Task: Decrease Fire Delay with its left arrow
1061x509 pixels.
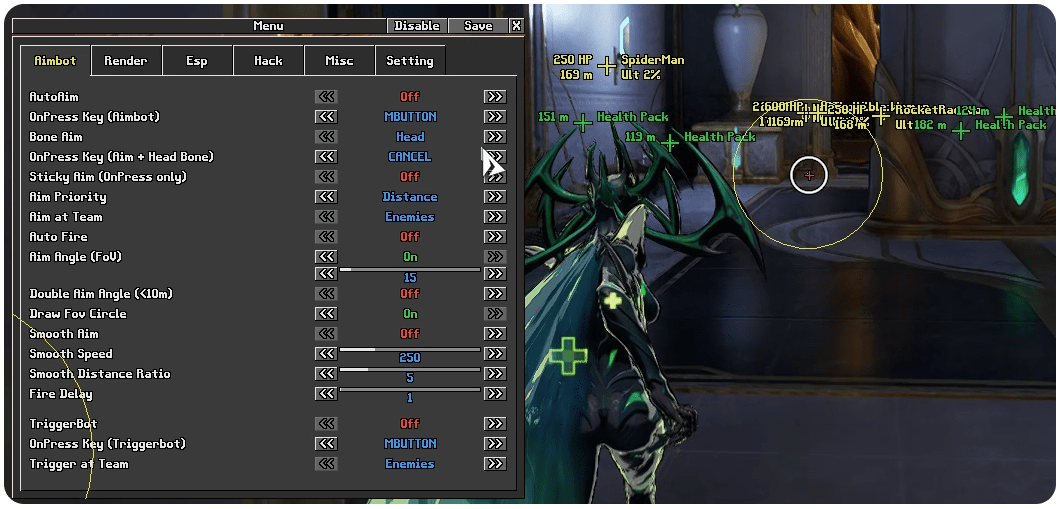Action: (326, 394)
